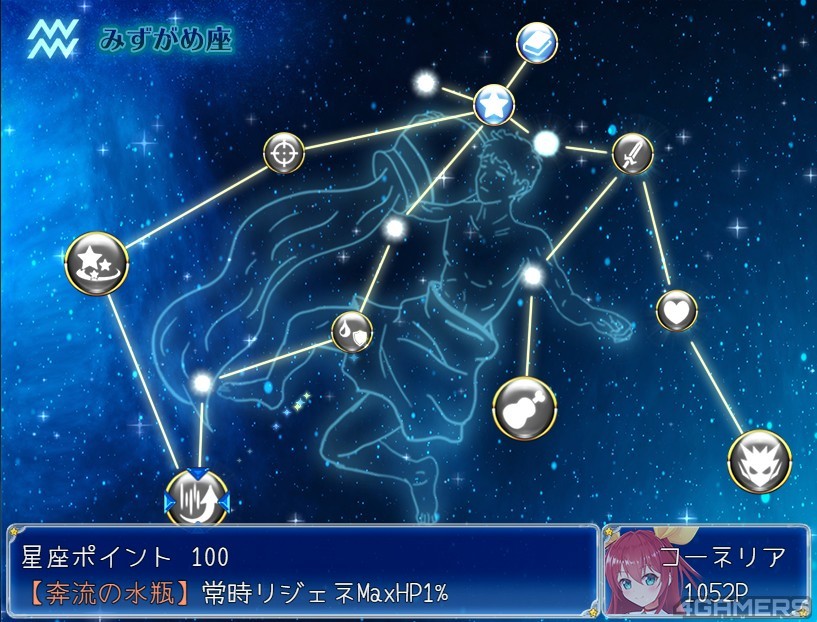Image resolution: width=817 pixels, height=622 pixels.
Task: Choose the water drop and shield node
Action: click(351, 329)
